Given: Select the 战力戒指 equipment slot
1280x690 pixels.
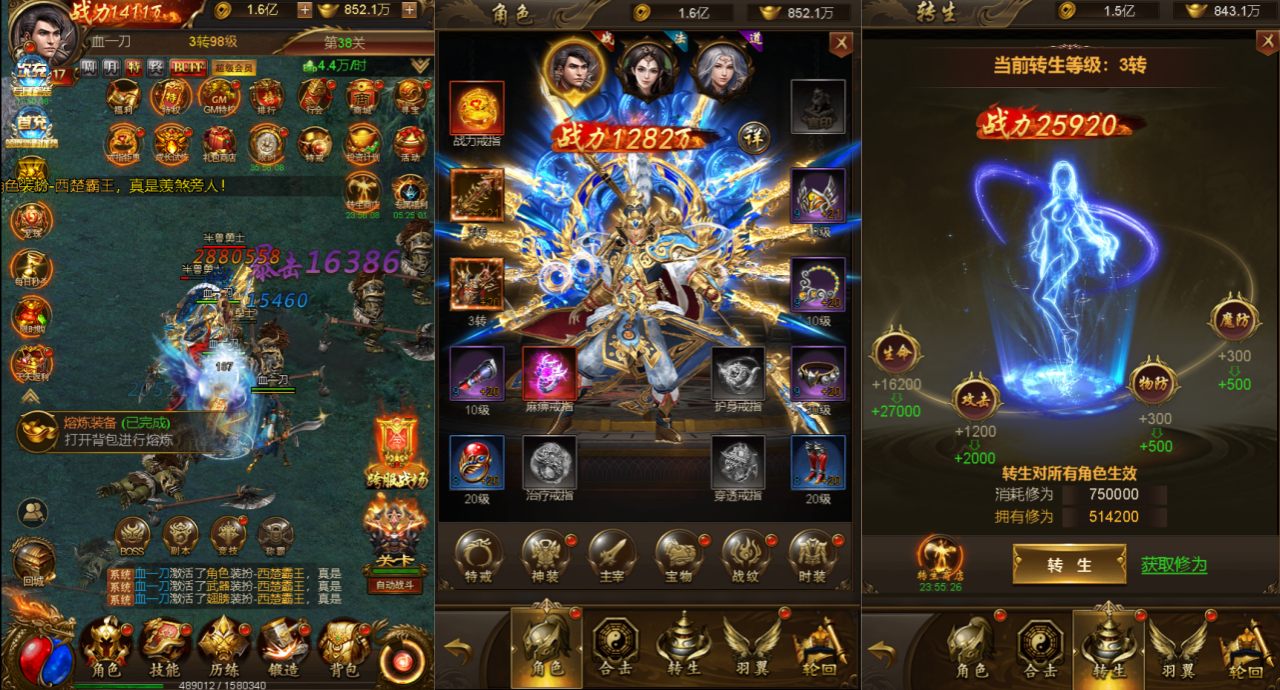Looking at the screenshot, I should click(x=477, y=110).
